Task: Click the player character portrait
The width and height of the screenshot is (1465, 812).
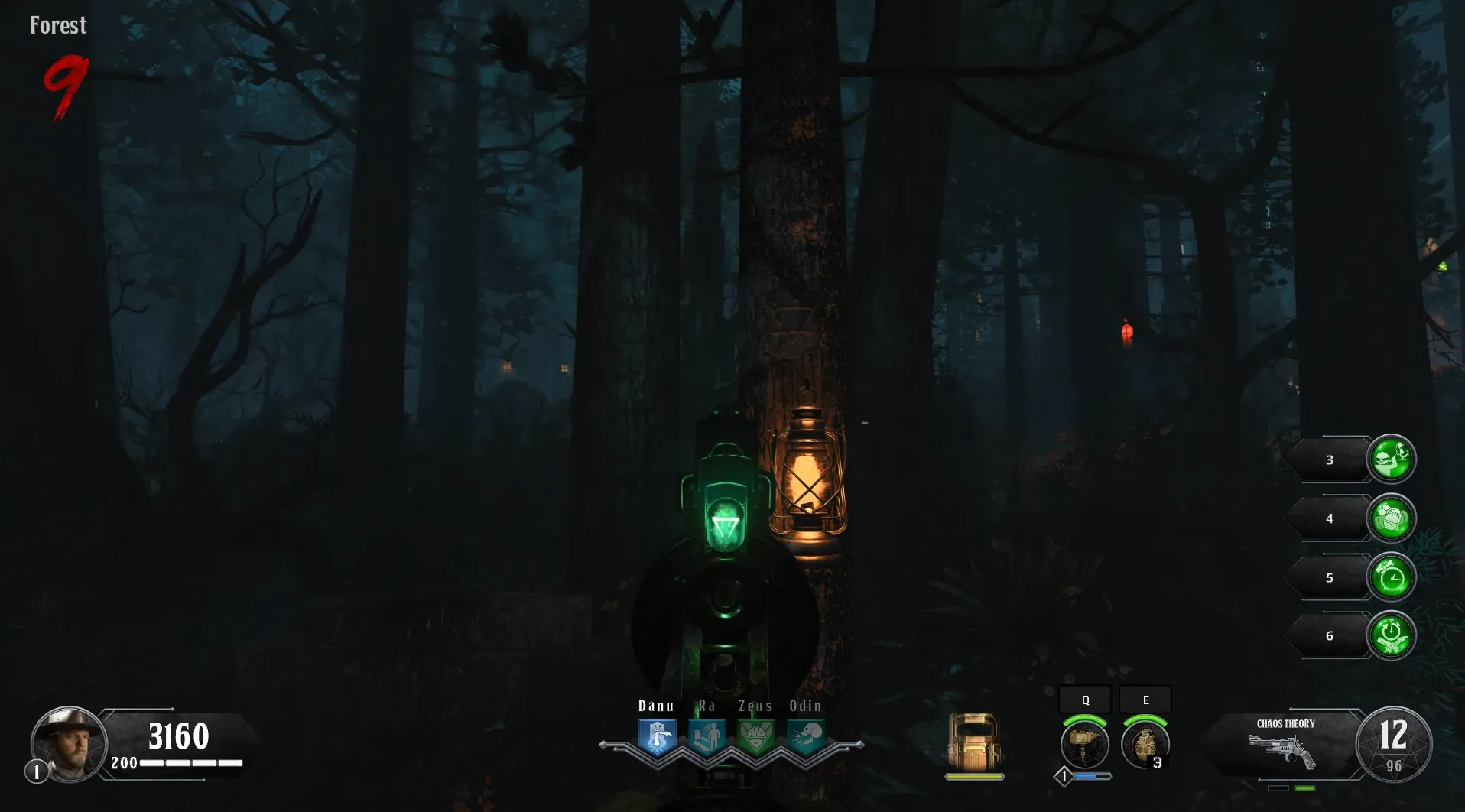Action: click(69, 744)
